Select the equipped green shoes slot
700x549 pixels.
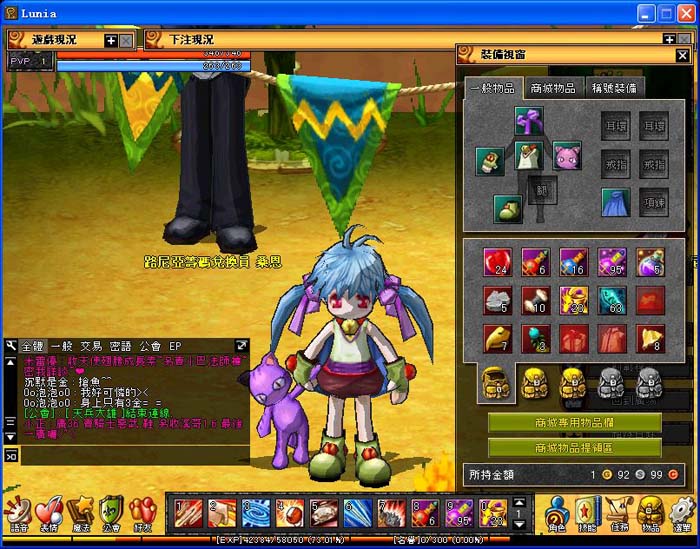pos(508,208)
